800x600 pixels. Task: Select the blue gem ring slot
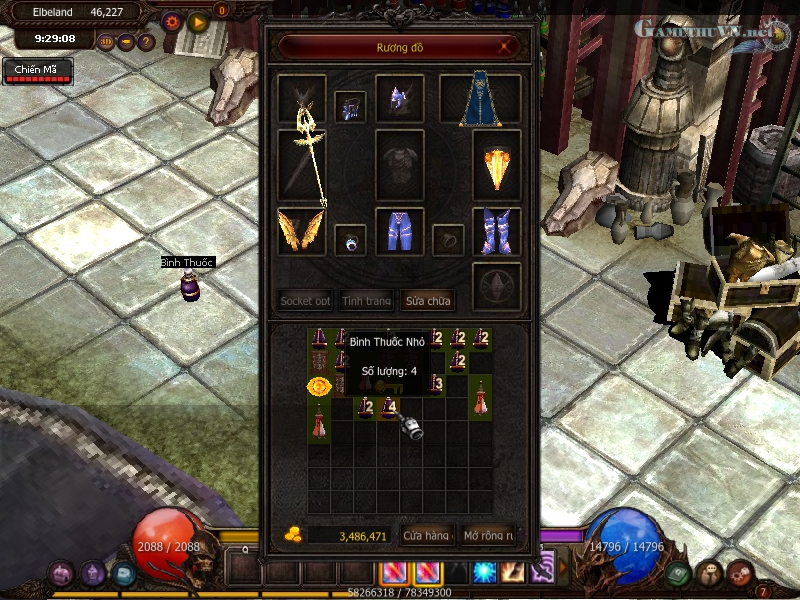349,240
